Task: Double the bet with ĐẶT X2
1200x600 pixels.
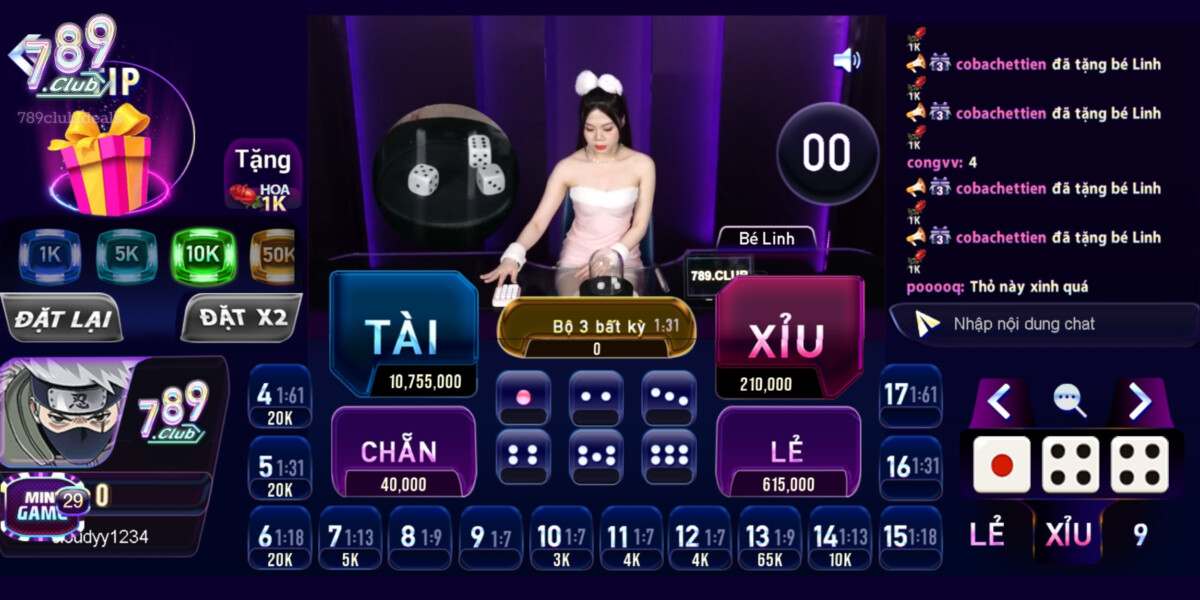Action: pos(242,319)
